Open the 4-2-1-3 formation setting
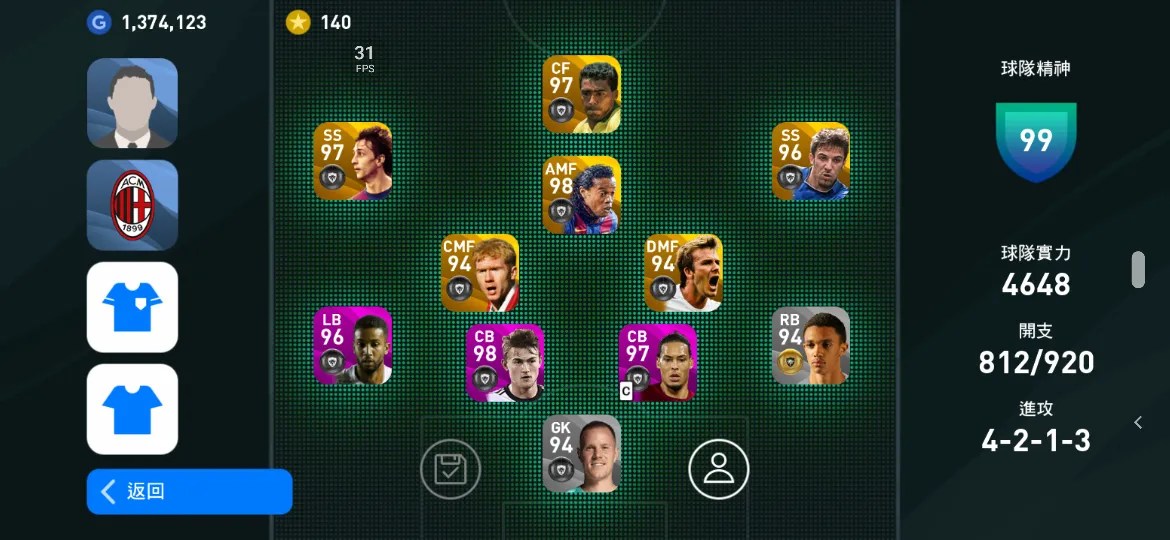1170x540 pixels. coord(1036,440)
